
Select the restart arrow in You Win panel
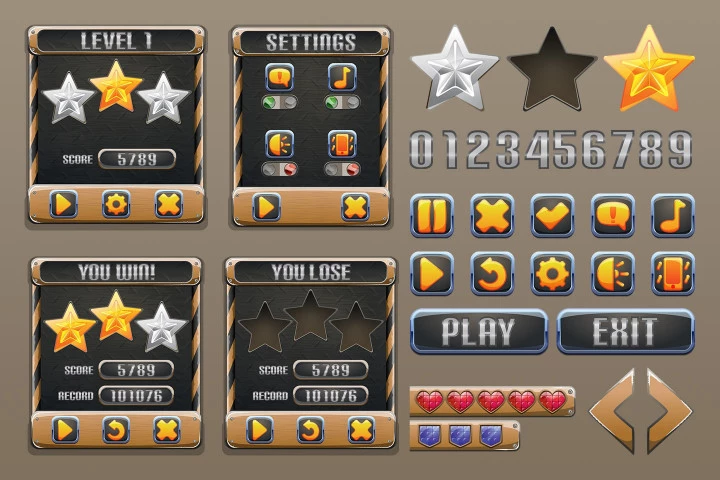[x=117, y=430]
